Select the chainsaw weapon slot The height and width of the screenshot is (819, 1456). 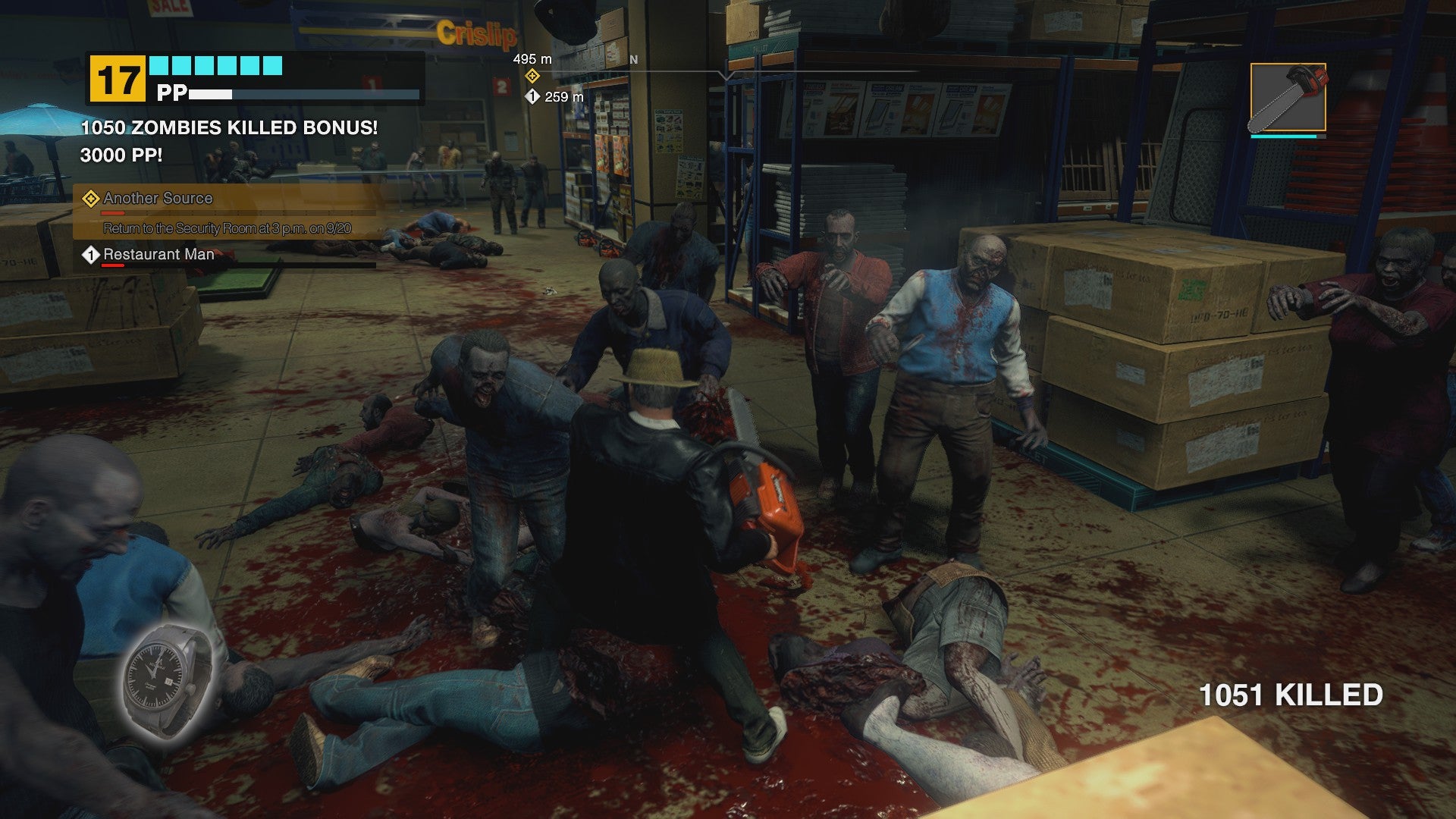(x=1288, y=98)
